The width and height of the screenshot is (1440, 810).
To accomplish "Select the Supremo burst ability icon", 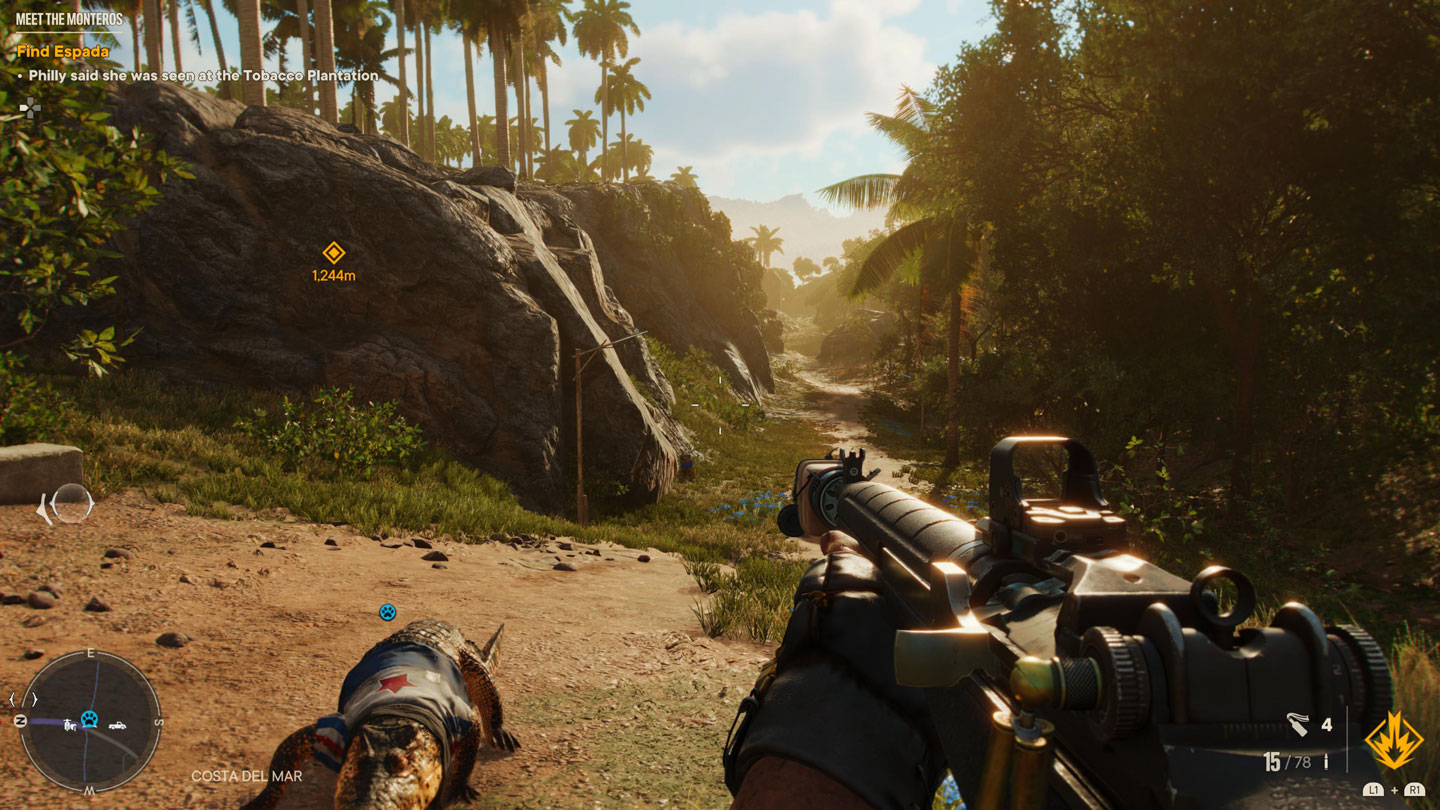I will point(1393,737).
